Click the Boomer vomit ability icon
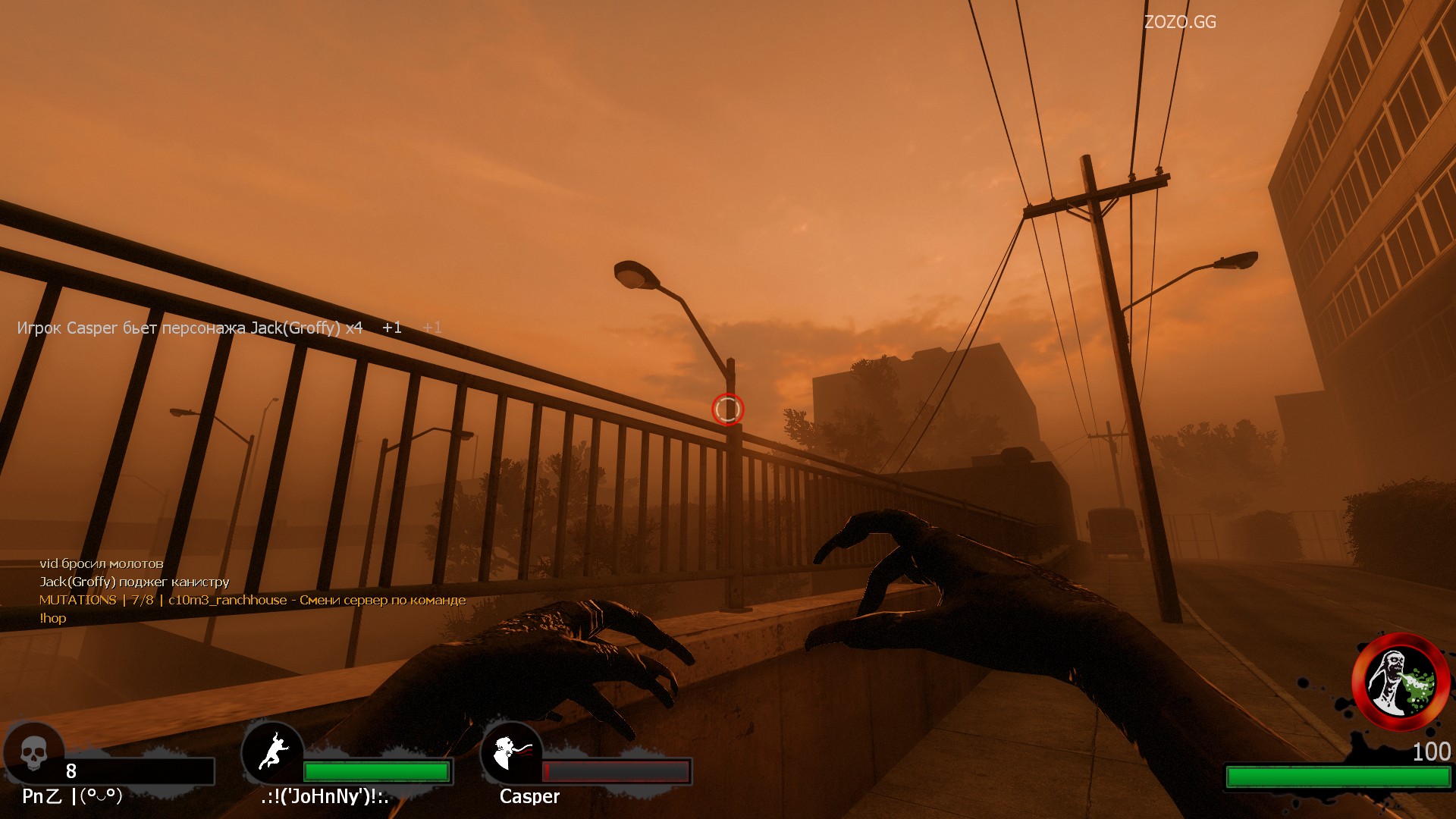 tap(1400, 681)
